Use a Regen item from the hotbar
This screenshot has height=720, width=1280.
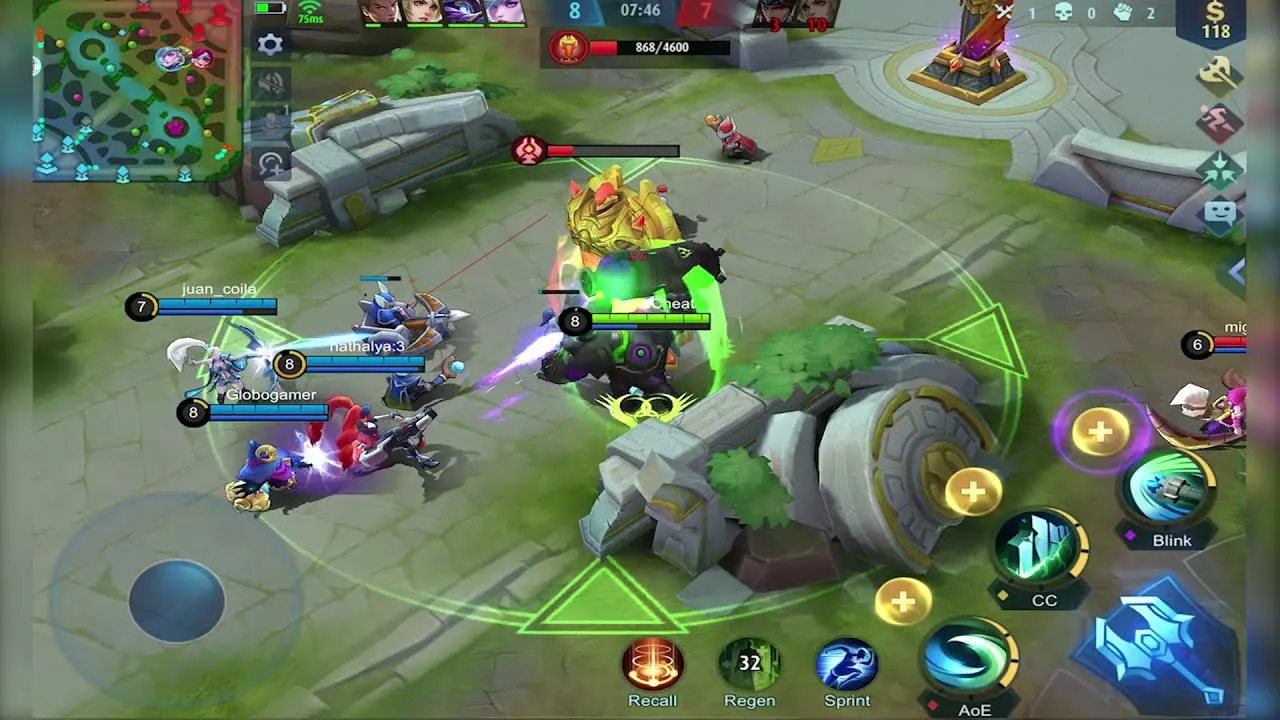pyautogui.click(x=751, y=662)
